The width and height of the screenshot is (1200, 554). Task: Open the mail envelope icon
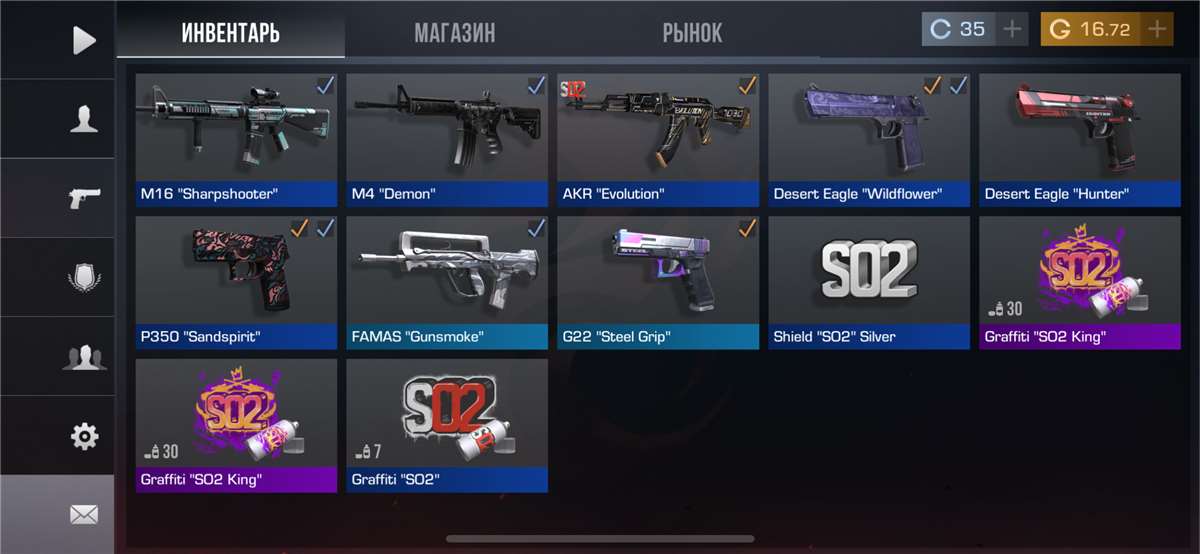pos(84,515)
